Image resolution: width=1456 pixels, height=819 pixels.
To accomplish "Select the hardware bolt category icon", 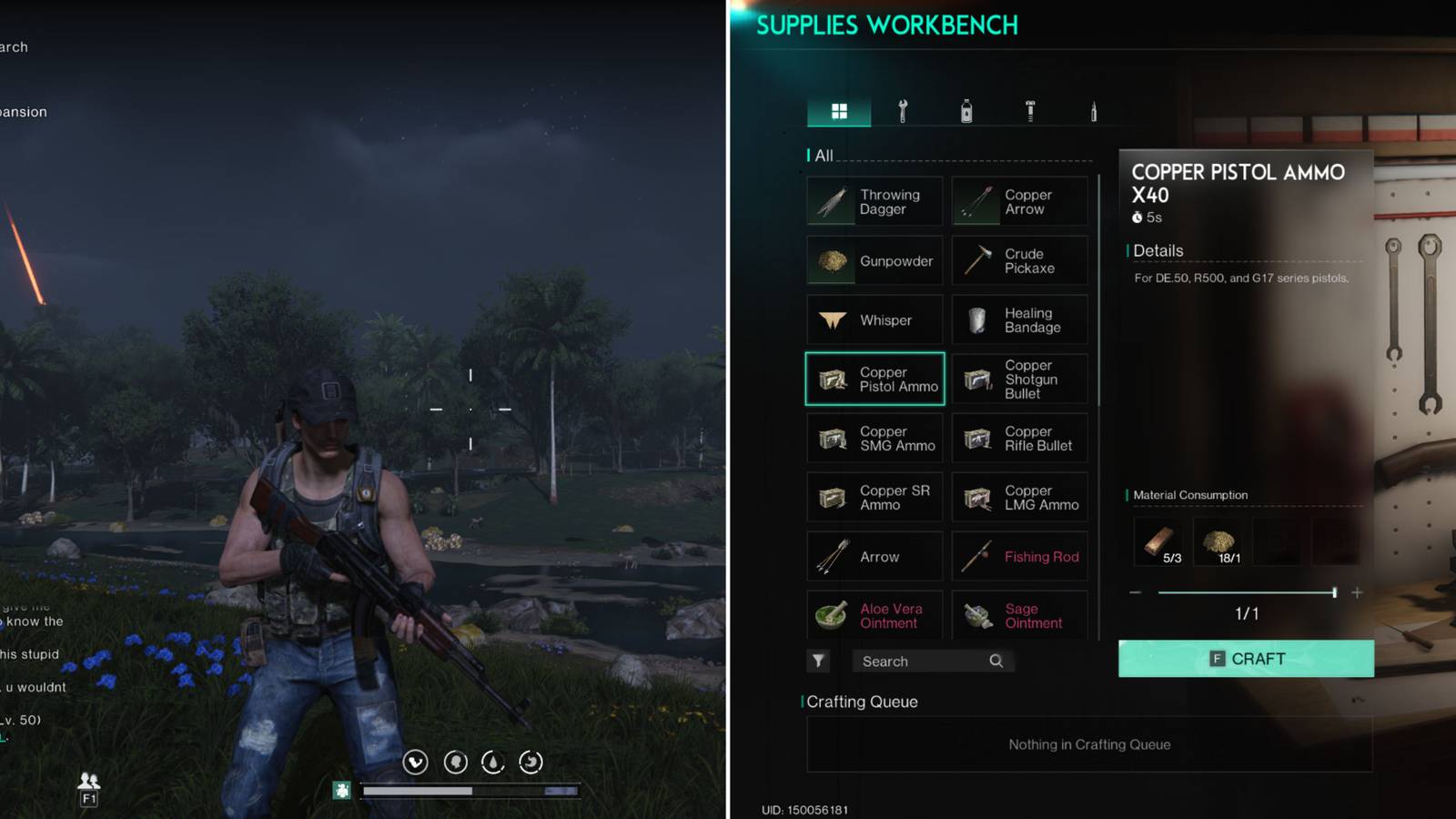I will tap(1028, 111).
